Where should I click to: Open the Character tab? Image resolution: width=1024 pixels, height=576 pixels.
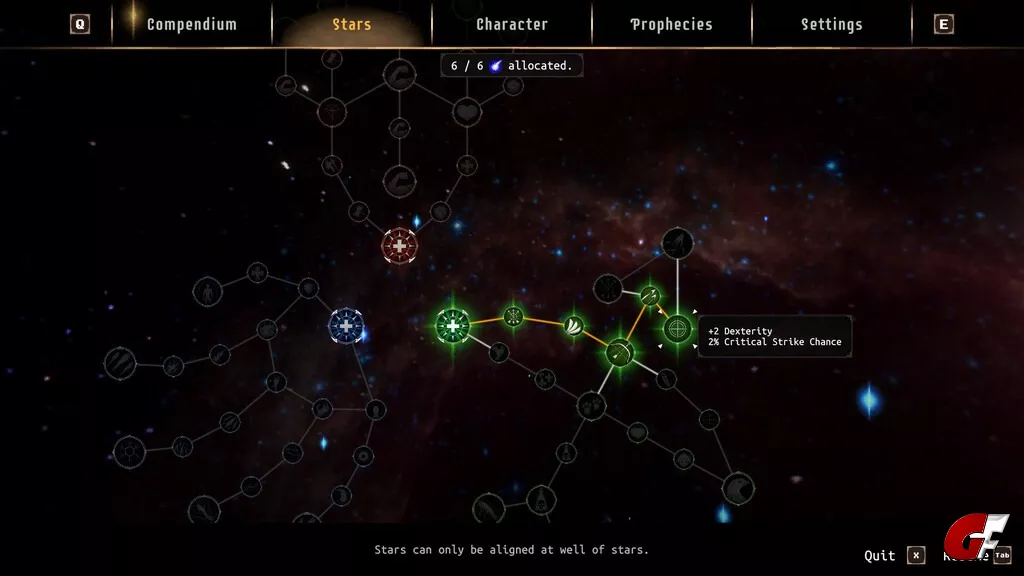(x=512, y=24)
